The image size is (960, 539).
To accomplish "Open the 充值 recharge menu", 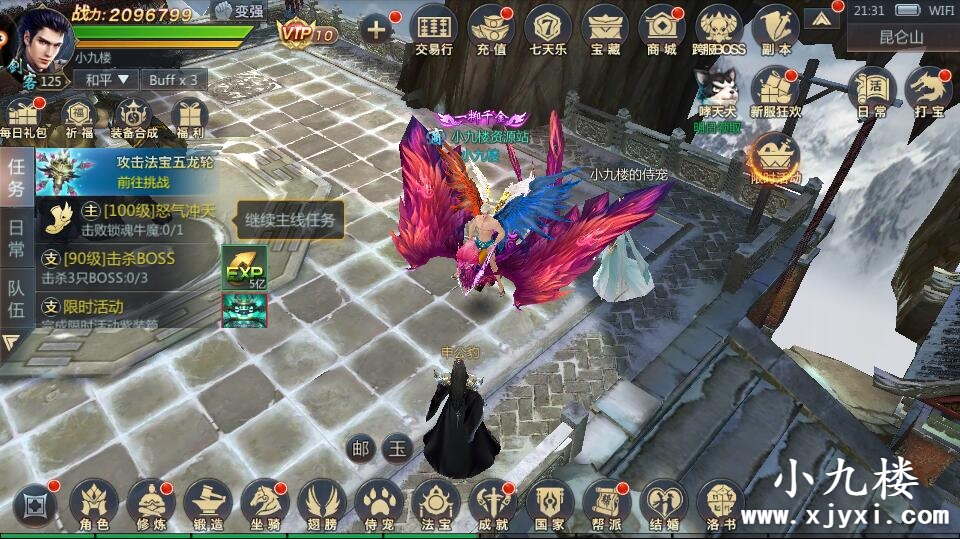I will pos(491,28).
